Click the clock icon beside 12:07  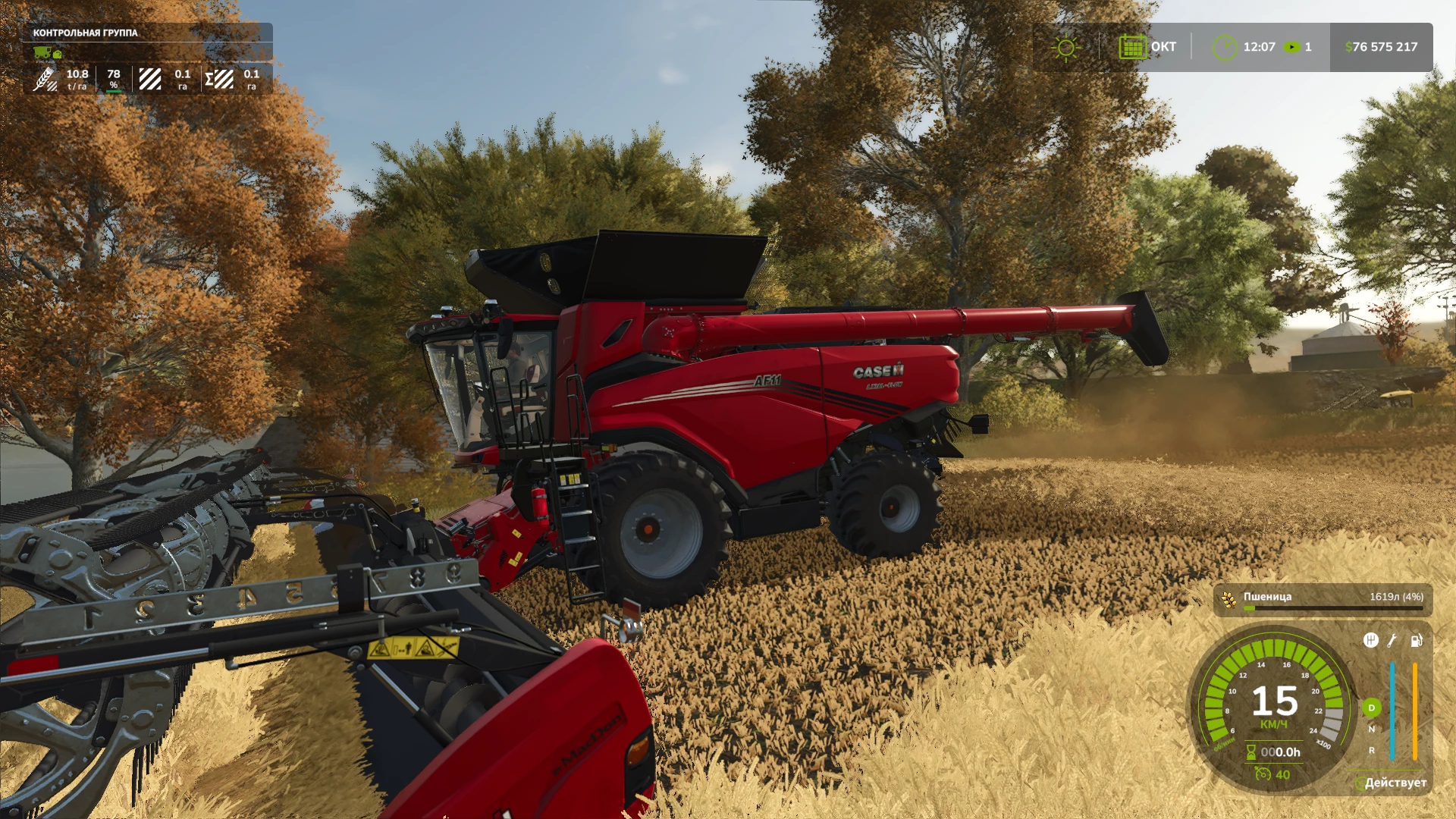pyautogui.click(x=1224, y=46)
